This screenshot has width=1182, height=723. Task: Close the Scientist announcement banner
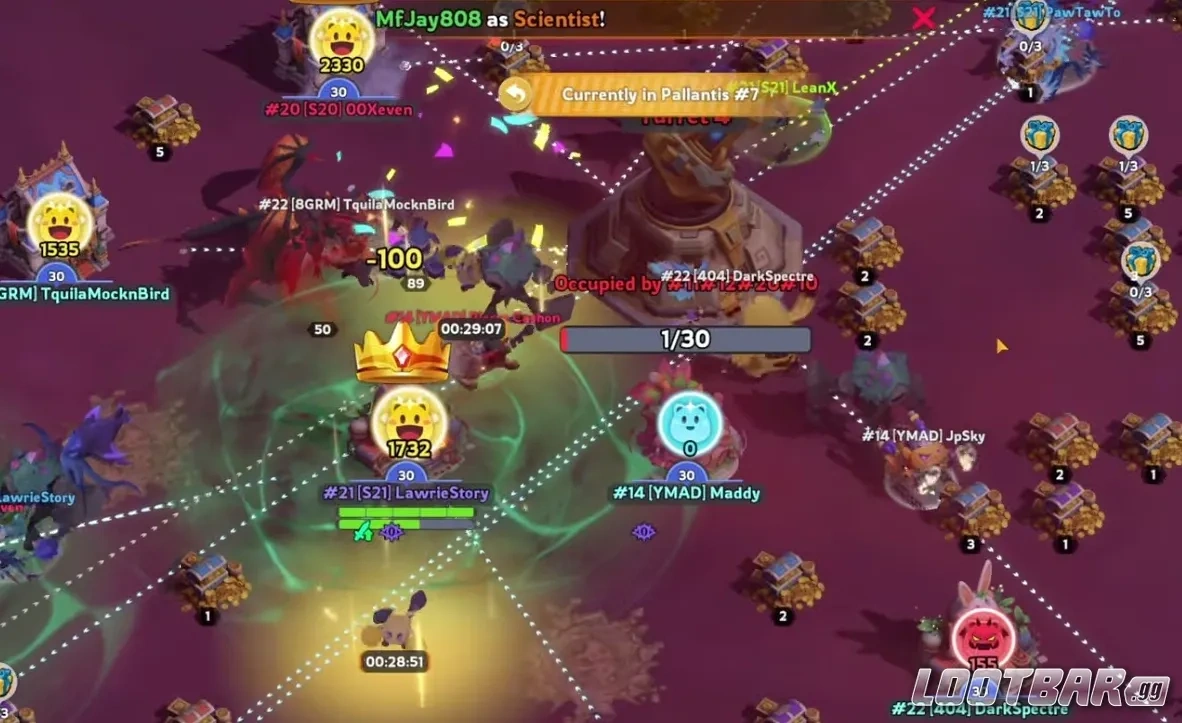click(x=924, y=17)
